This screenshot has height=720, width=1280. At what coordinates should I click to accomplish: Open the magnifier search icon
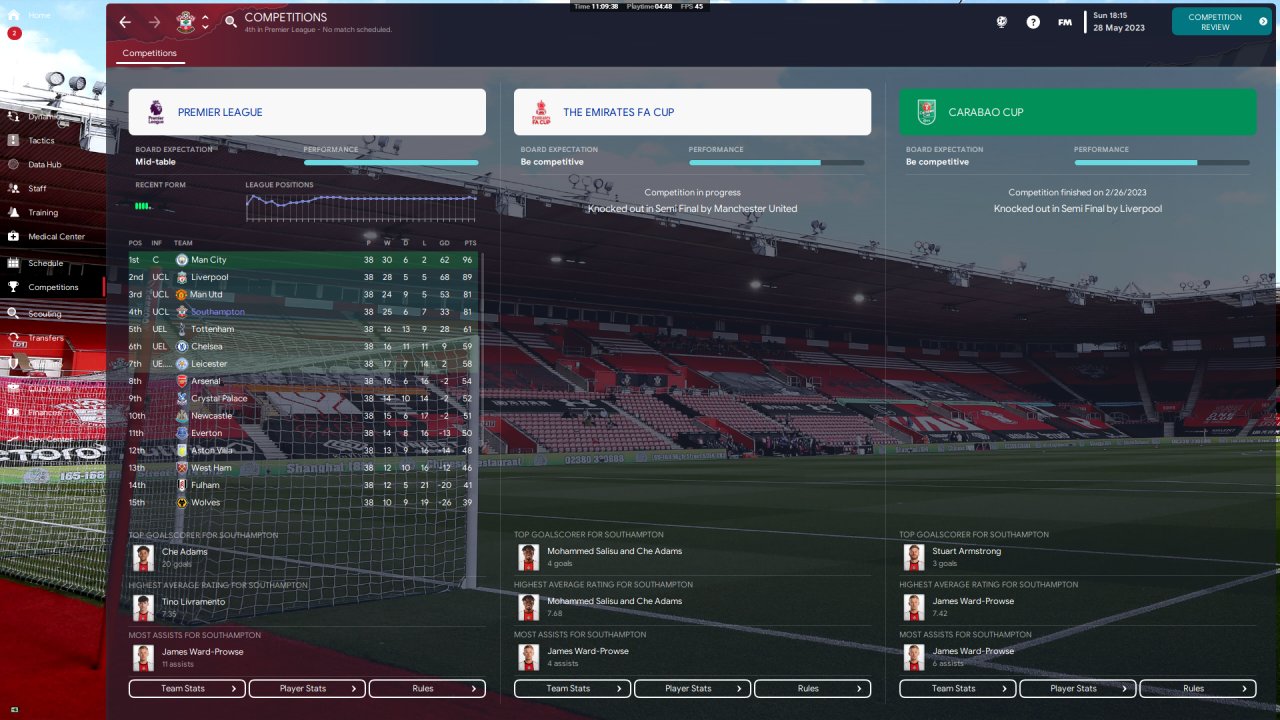[x=231, y=22]
